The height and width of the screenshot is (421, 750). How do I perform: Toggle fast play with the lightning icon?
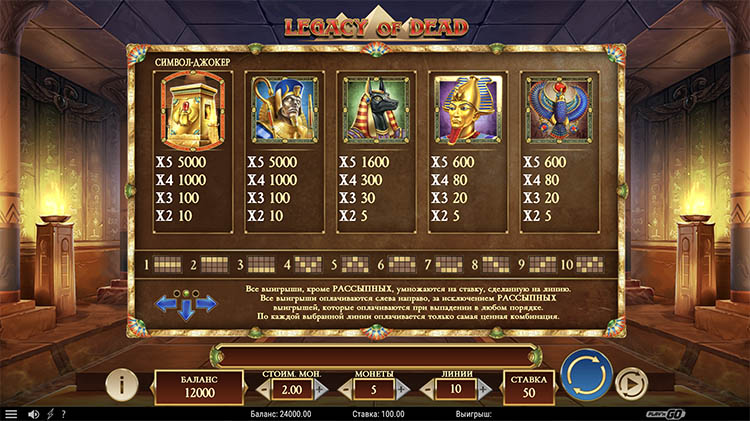click(x=50, y=414)
